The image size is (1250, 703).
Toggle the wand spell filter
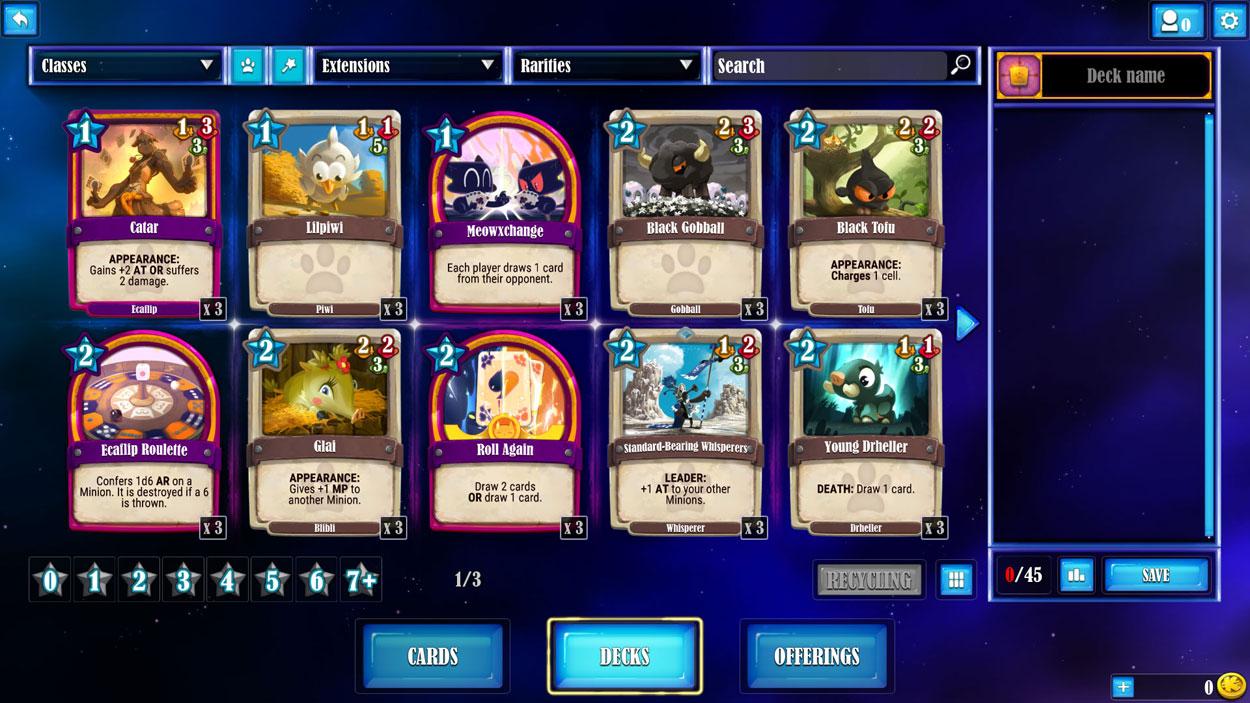tap(288, 66)
